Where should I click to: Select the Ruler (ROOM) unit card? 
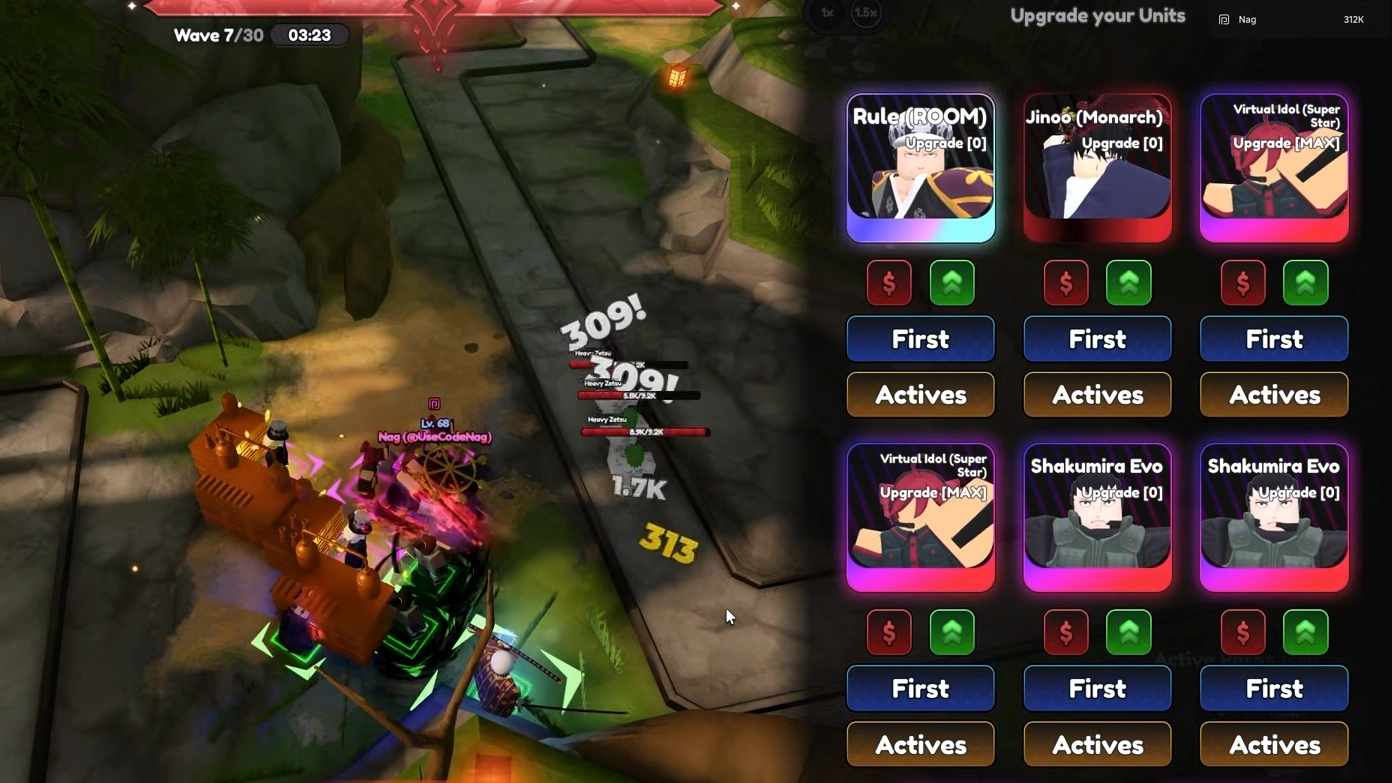pos(919,166)
